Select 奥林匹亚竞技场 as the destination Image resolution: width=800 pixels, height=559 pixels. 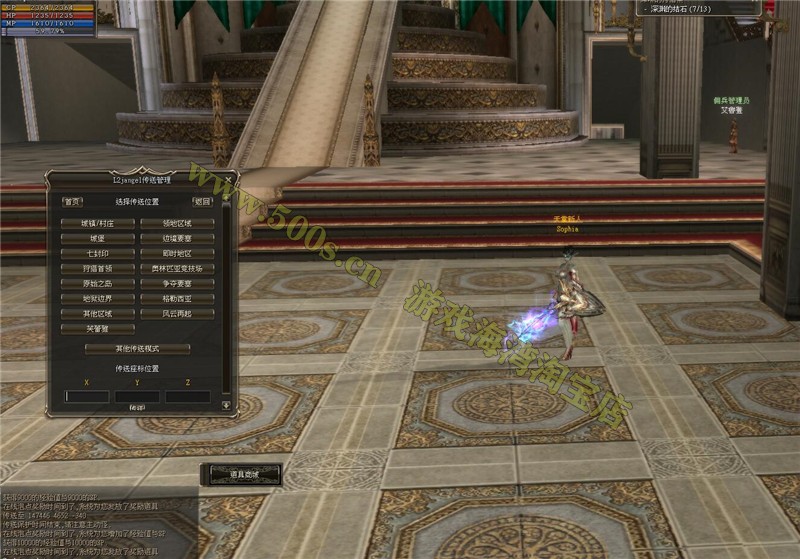pos(177,269)
